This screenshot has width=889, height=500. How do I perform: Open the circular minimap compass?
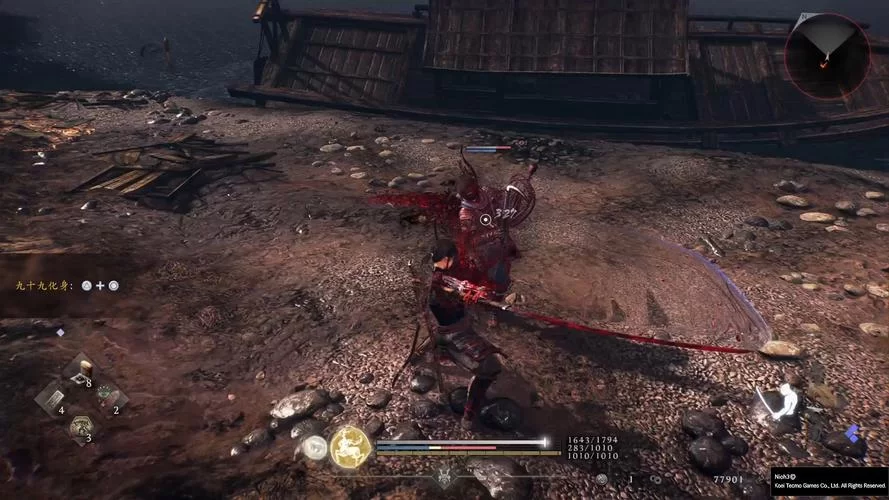coord(826,54)
